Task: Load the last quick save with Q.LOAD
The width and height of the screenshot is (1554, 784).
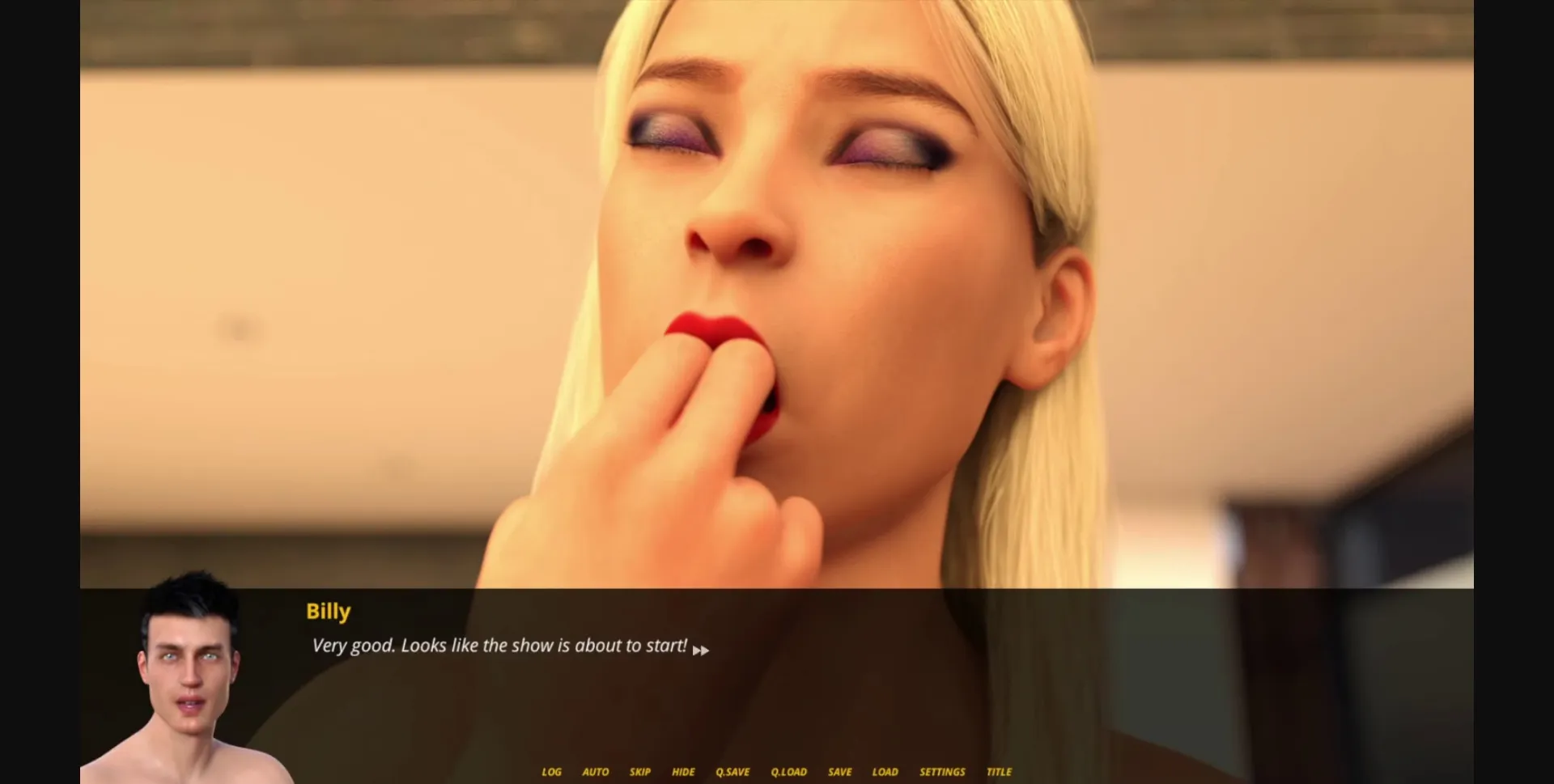Action: 789,772
